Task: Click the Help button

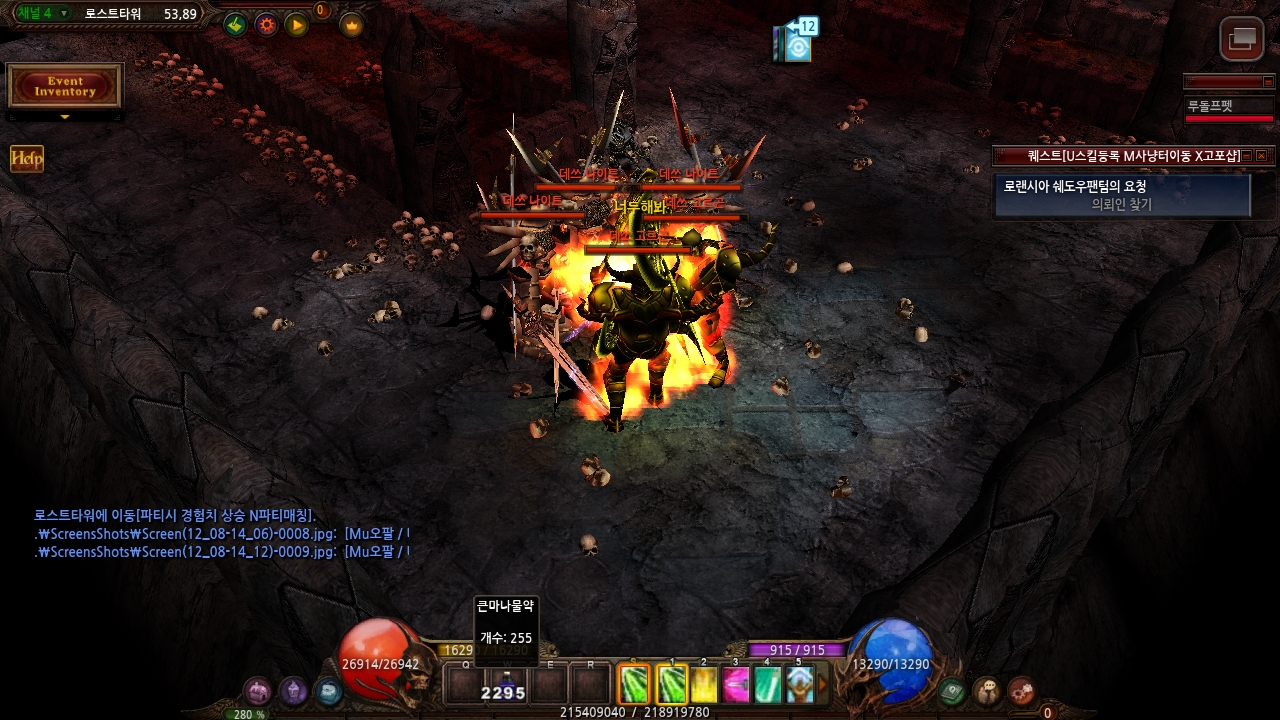Action: click(27, 159)
